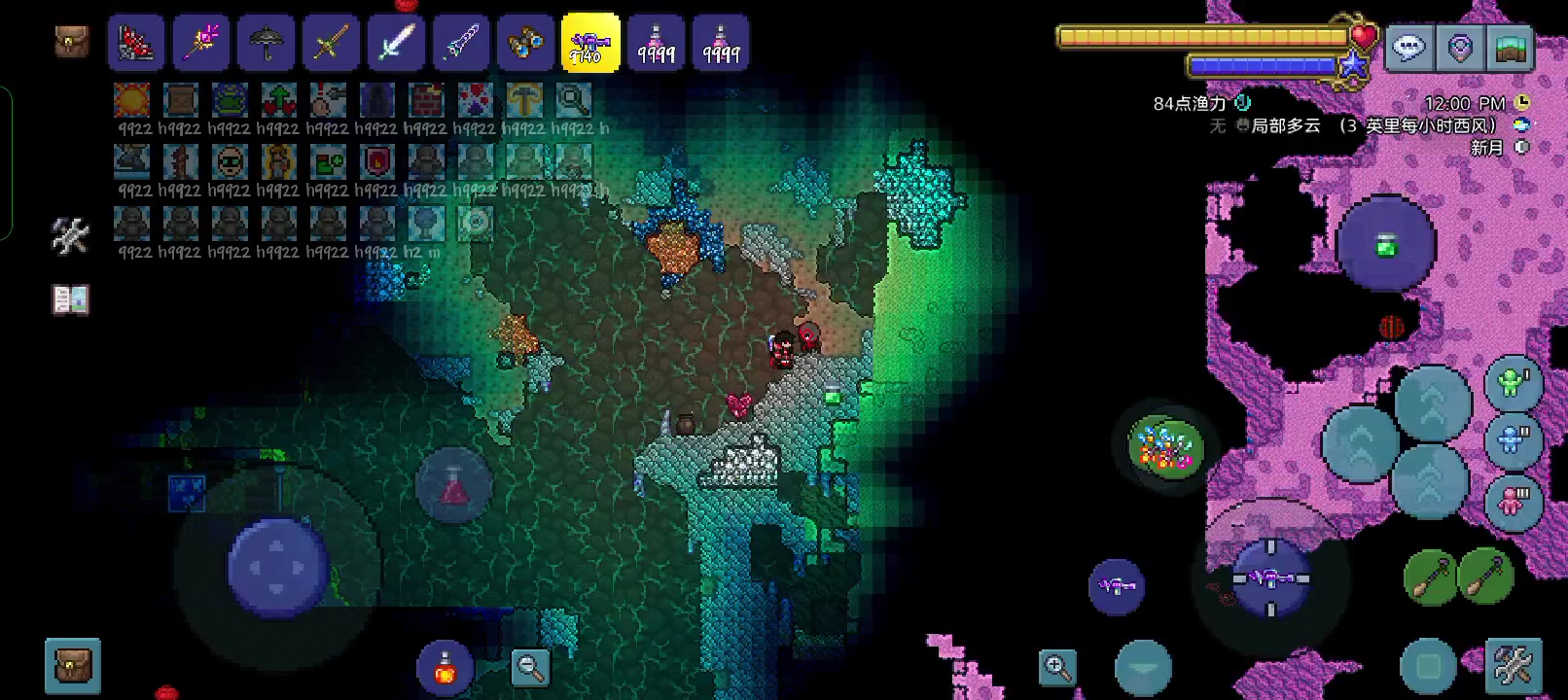
Task: Open the bestiary book icon
Action: (x=70, y=300)
